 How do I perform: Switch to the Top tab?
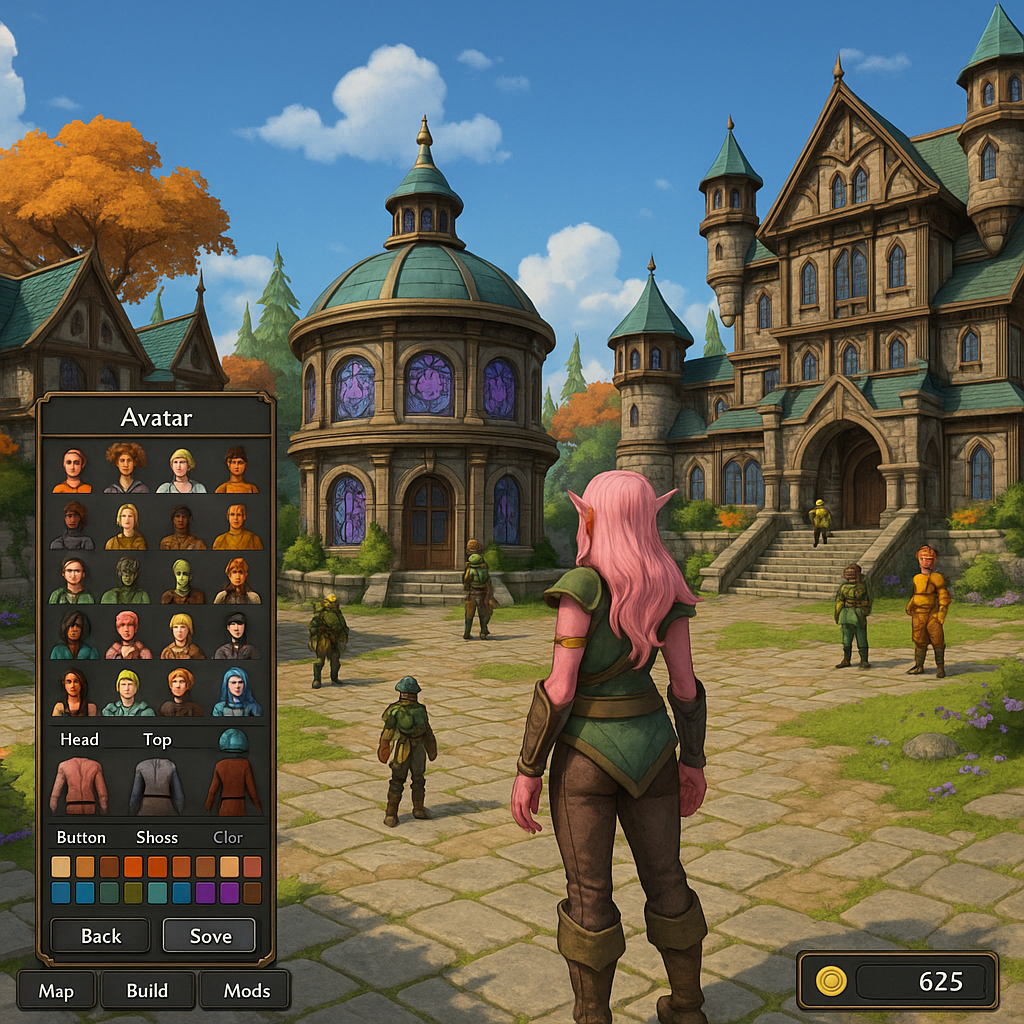(x=157, y=739)
